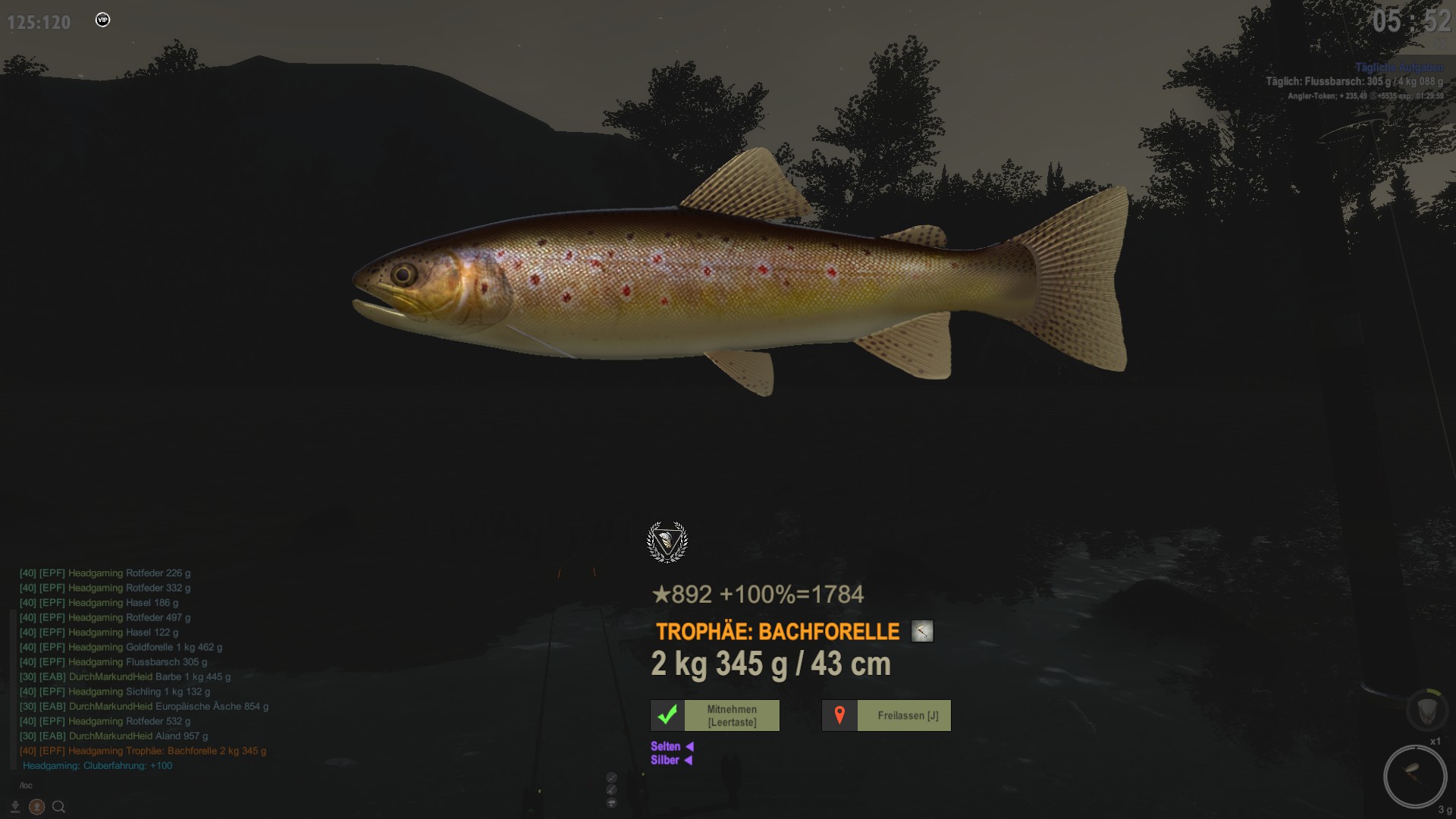Select the keepnet icon
The width and height of the screenshot is (1456, 819).
coord(1426,710)
